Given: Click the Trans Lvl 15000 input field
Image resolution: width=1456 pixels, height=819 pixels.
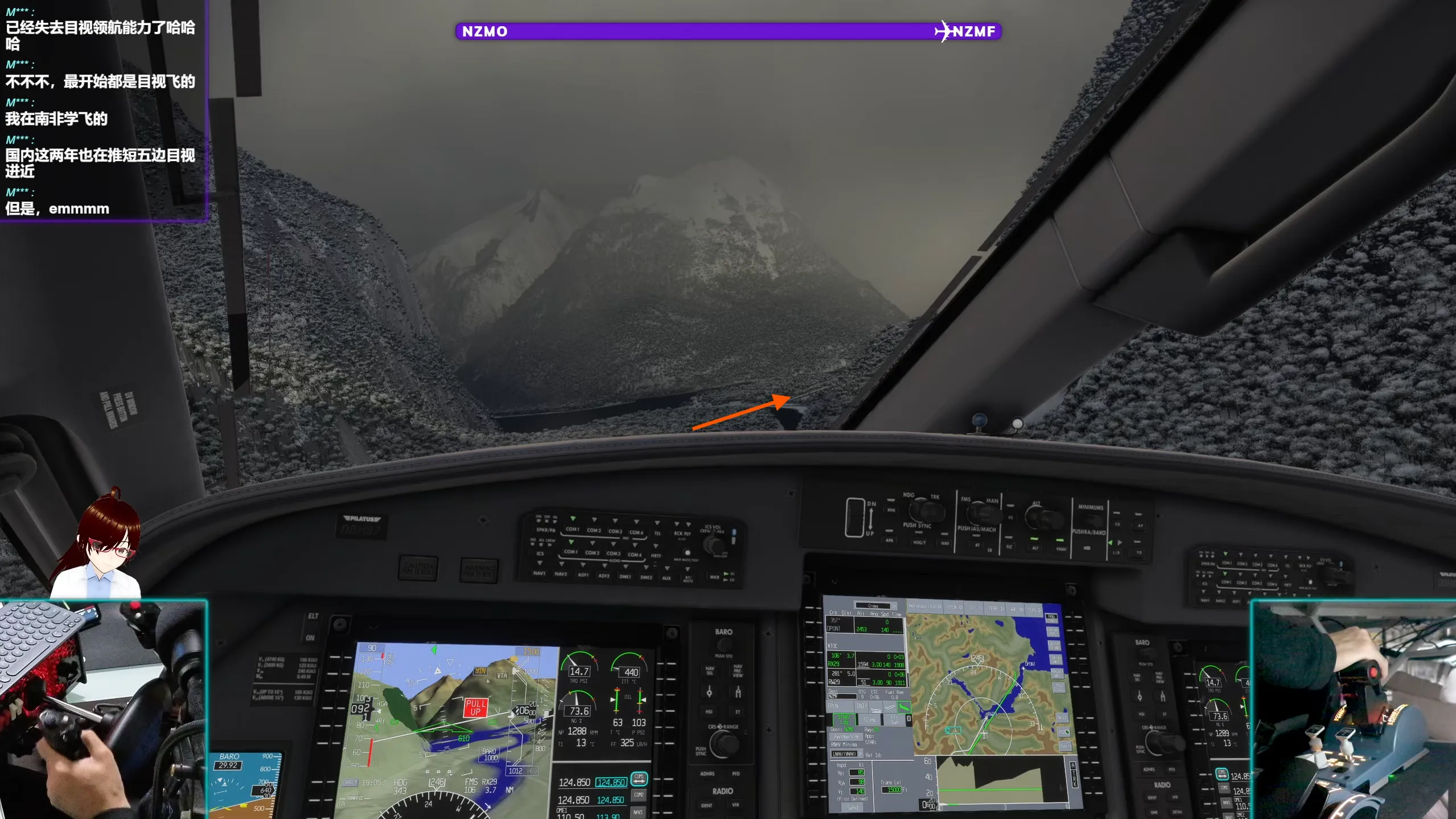Looking at the screenshot, I should [x=892, y=789].
